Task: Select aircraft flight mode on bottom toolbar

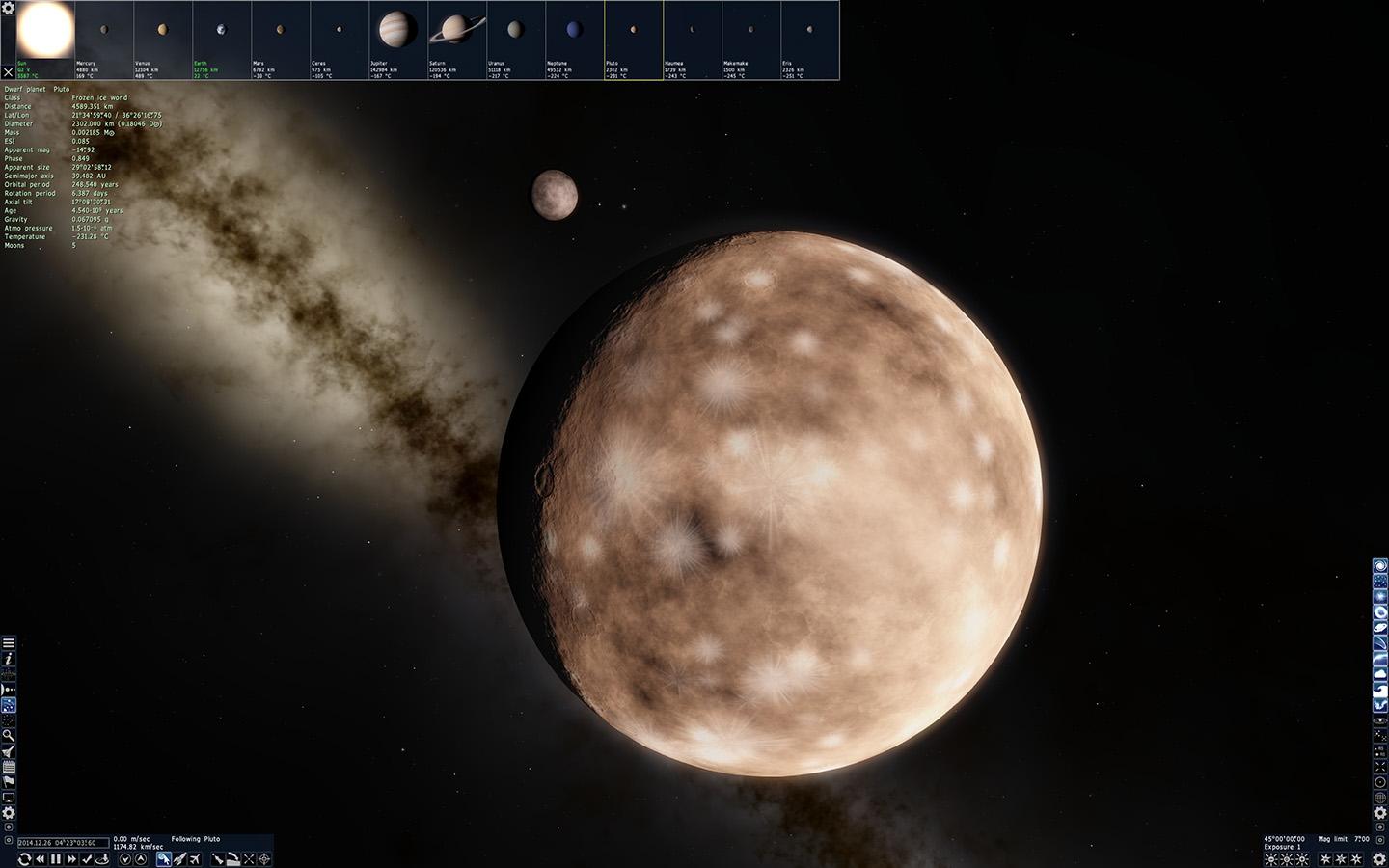Action: (196, 858)
